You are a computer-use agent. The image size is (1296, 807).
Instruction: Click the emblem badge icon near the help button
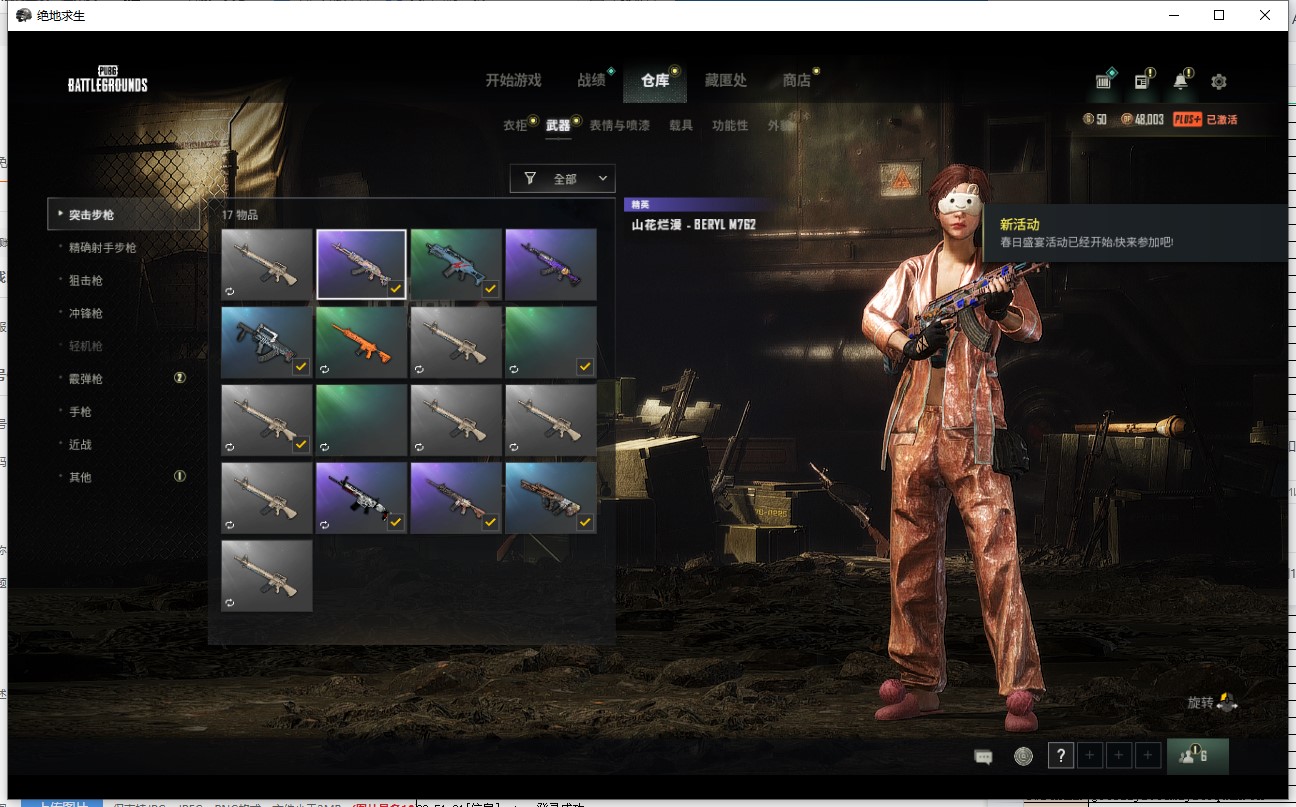tap(1022, 756)
